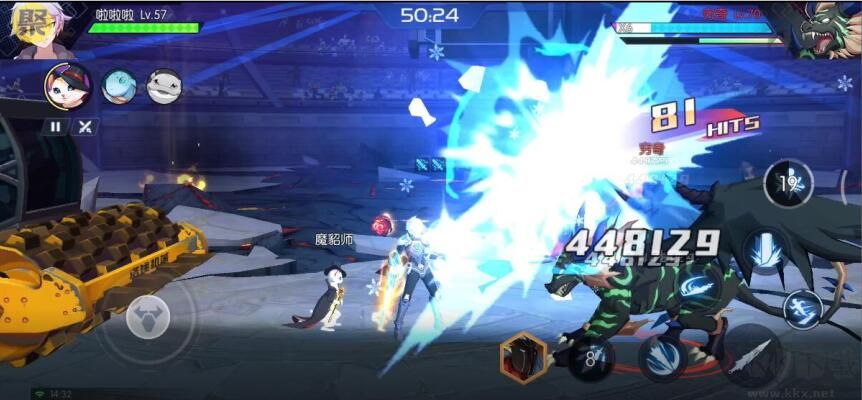Pause the battle
862x400 pixels.
56,127
